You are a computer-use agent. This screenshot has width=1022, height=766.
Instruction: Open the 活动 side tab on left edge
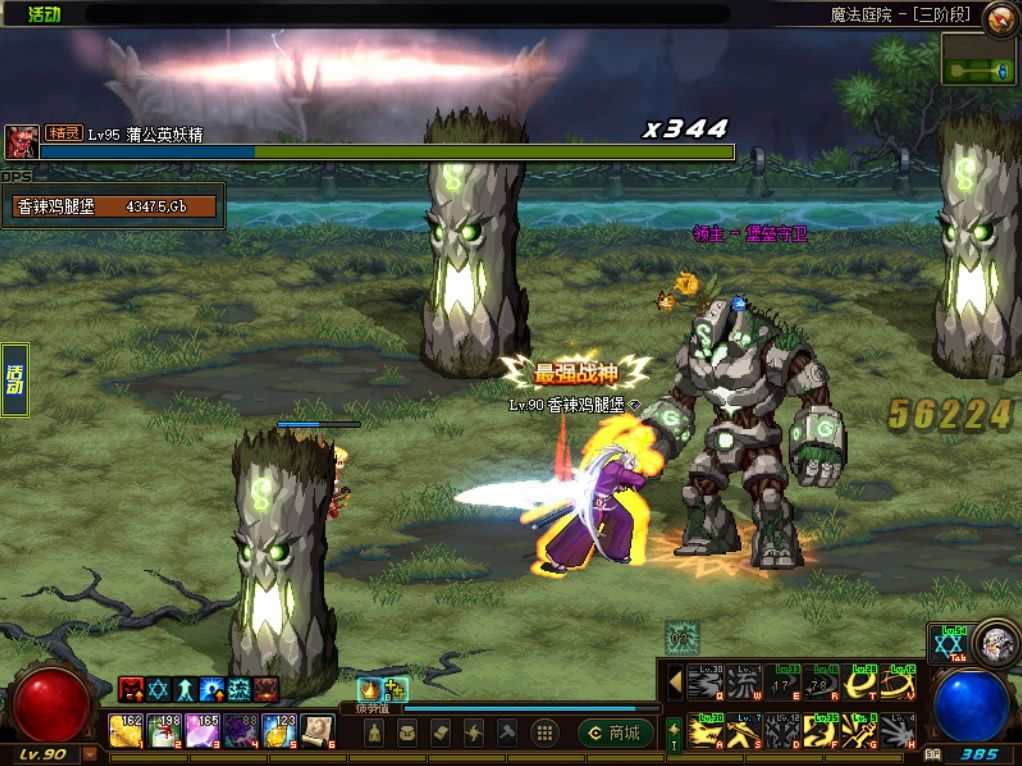[x=15, y=380]
